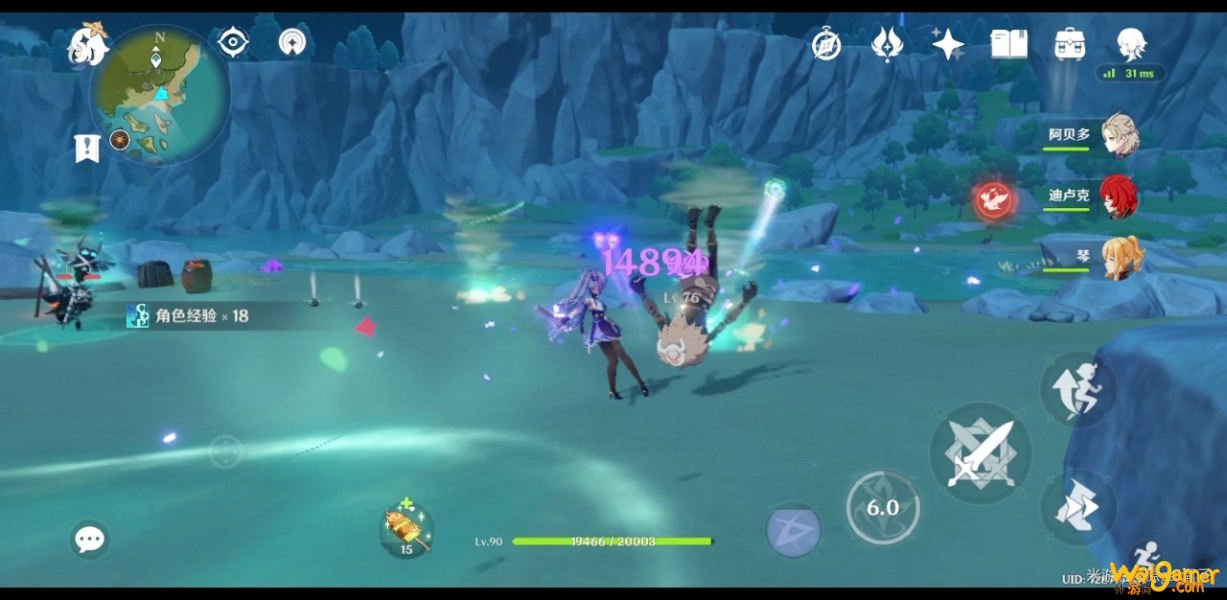Open the Adventurer Handbook book icon

1009,44
